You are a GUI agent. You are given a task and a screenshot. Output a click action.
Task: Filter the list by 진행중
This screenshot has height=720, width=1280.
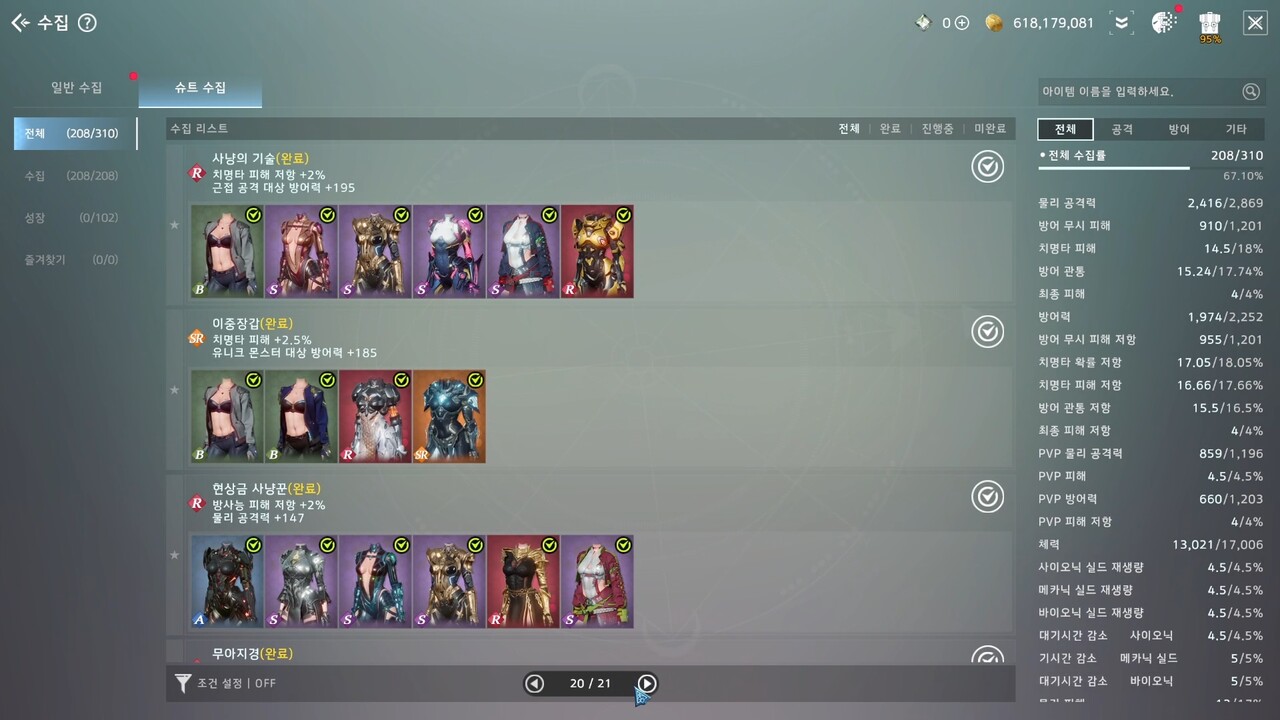pos(937,129)
